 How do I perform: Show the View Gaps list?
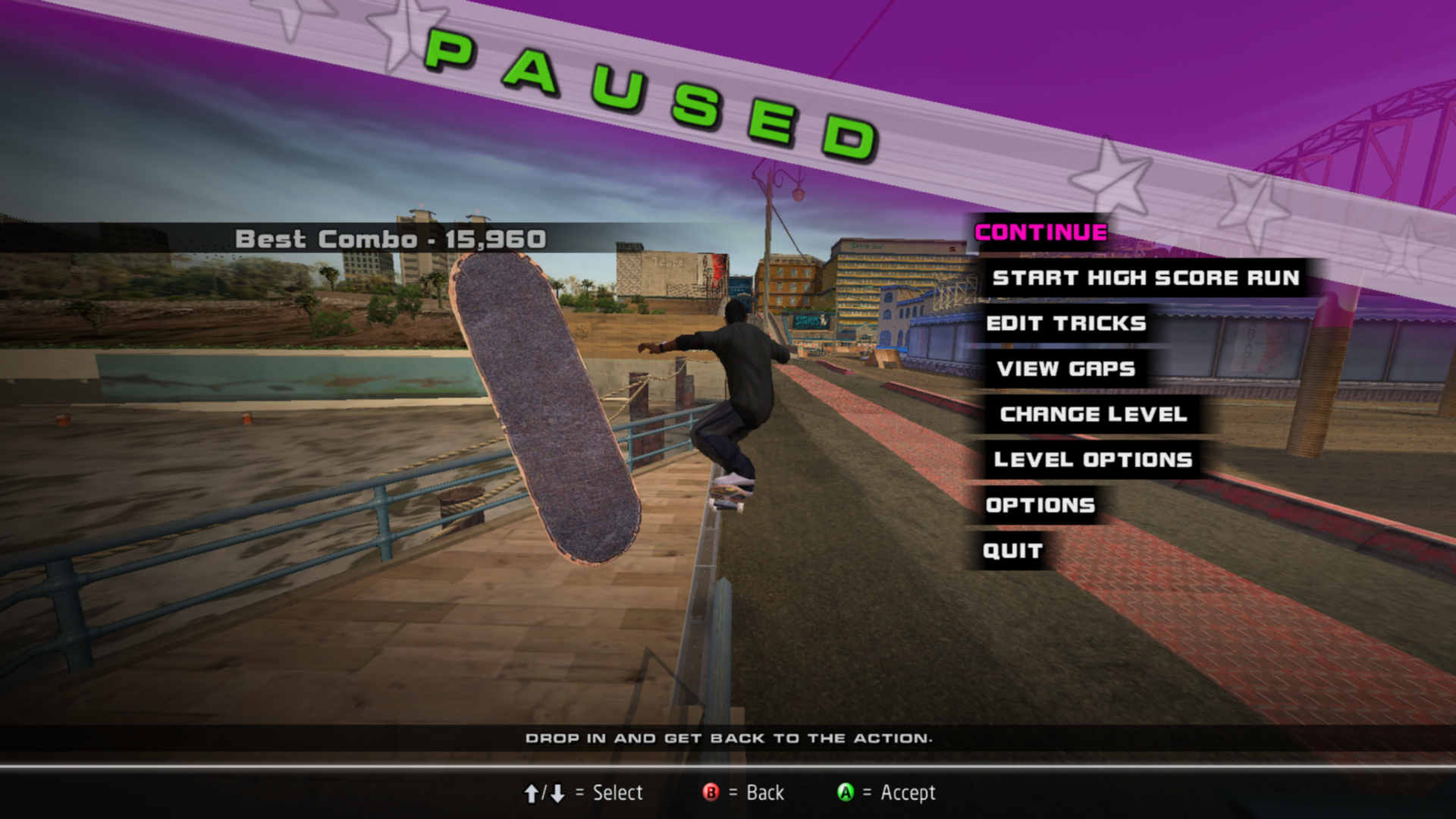click(1065, 369)
